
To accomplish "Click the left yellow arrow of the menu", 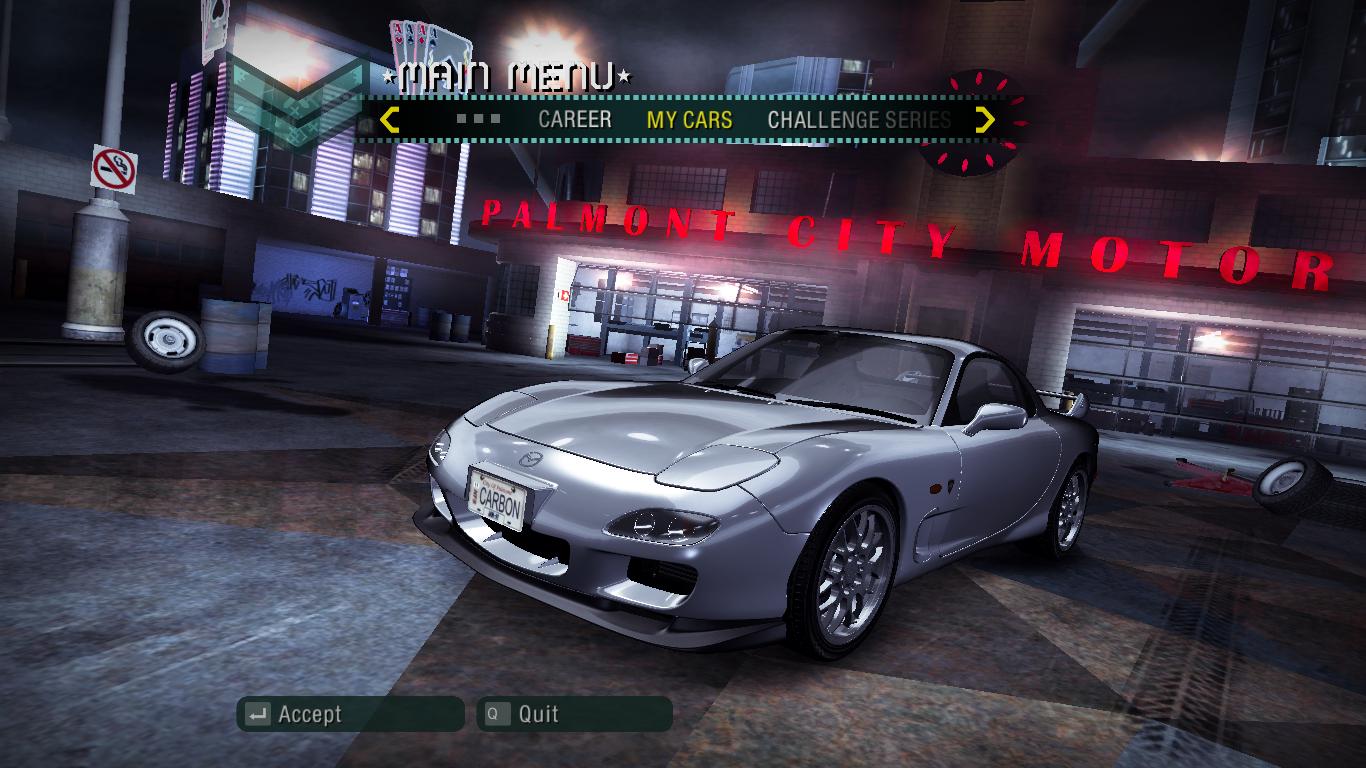I will pos(390,120).
